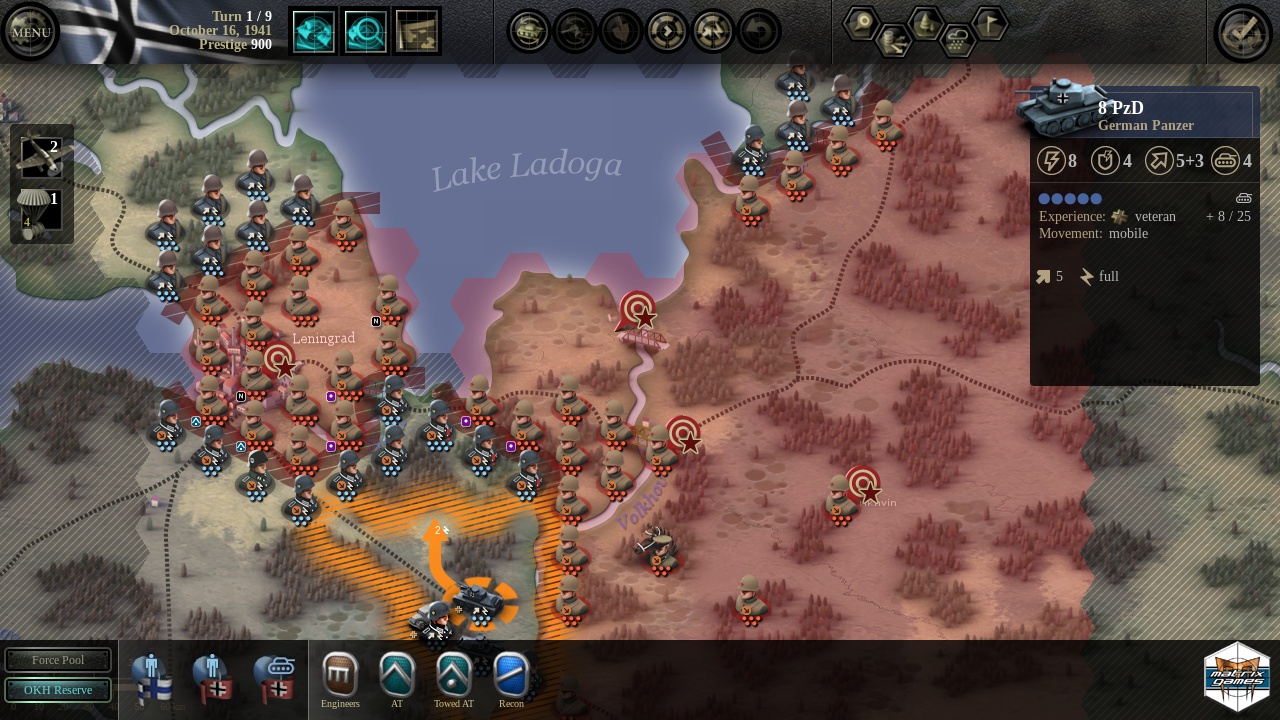The height and width of the screenshot is (720, 1280).
Task: Select the Engineers specialist badge
Action: point(340,677)
